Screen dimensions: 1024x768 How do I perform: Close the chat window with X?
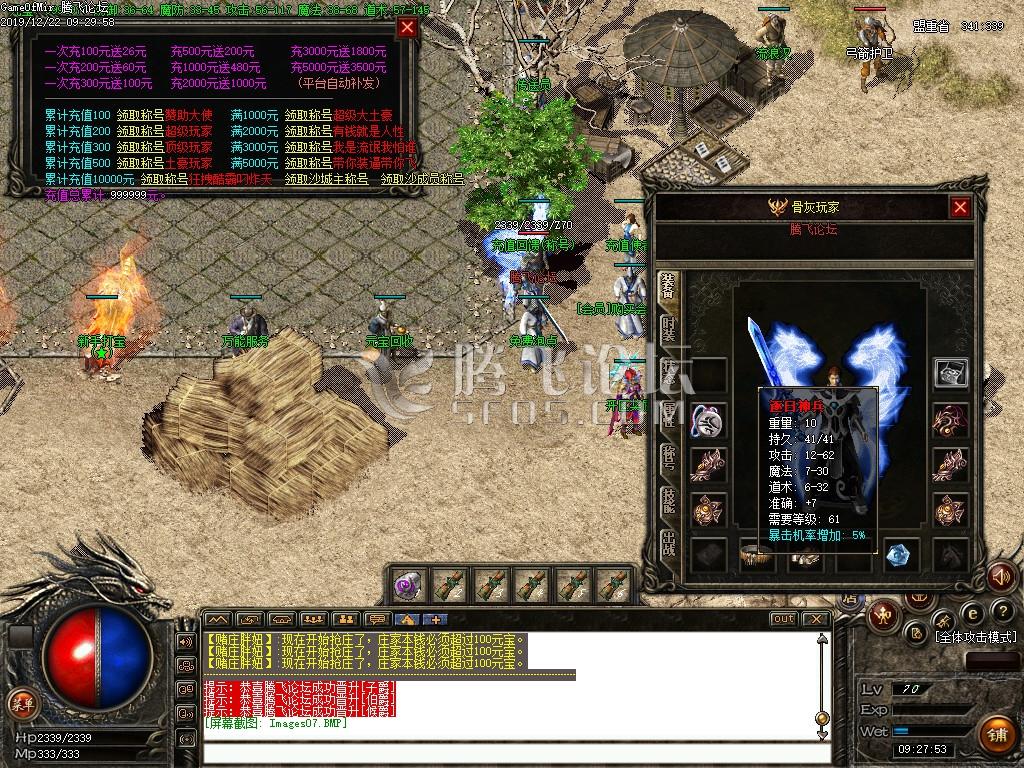(817, 619)
